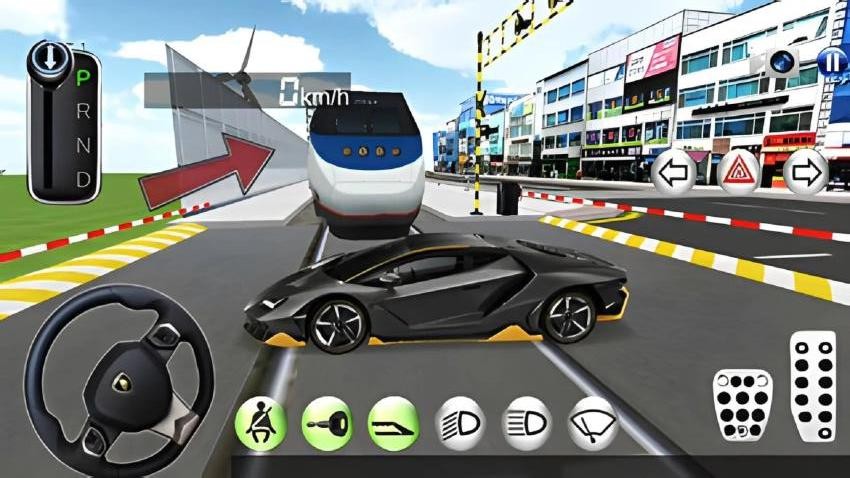Turn on the left turn signal
850x478 pixels.
pos(675,173)
